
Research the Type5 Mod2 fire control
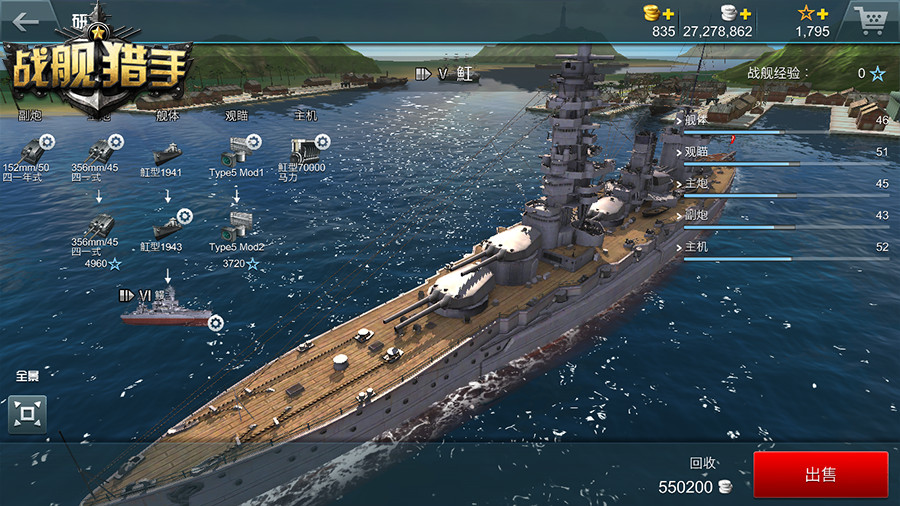pos(237,227)
